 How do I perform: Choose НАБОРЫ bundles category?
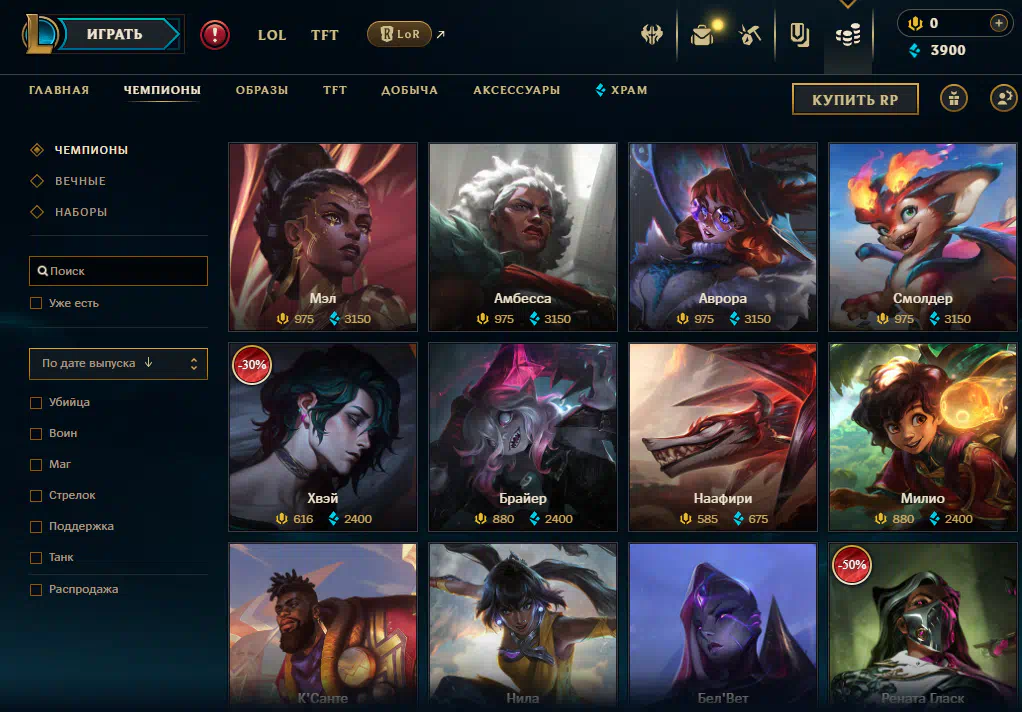(80, 212)
